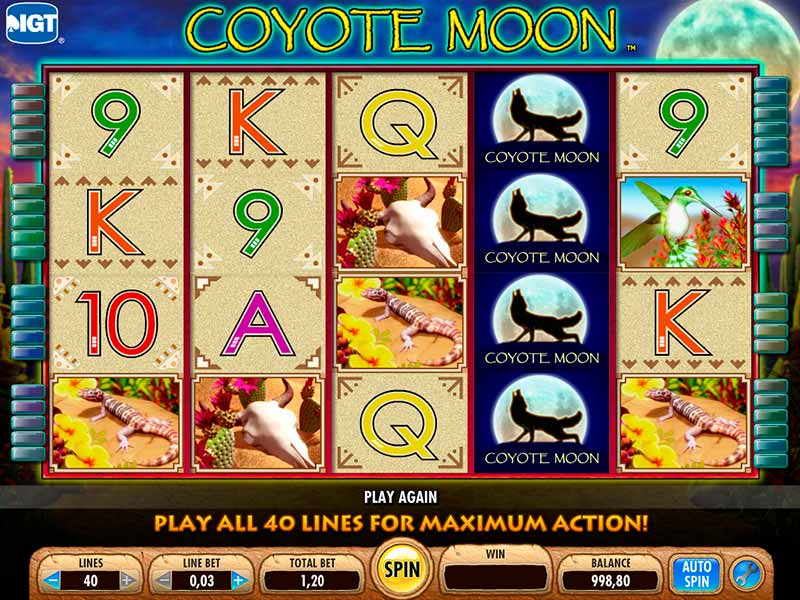Viewport: 800px width, 600px height.
Task: Decrease the number of lines
Action: (x=51, y=579)
